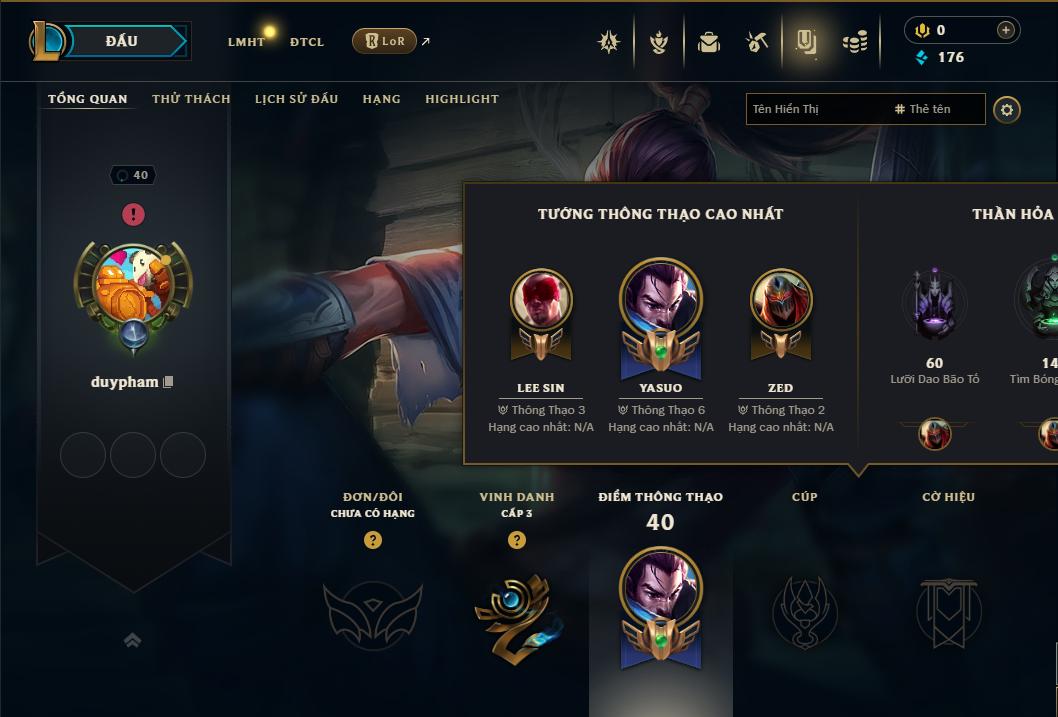Click the ĐẤU play button

pos(121,41)
